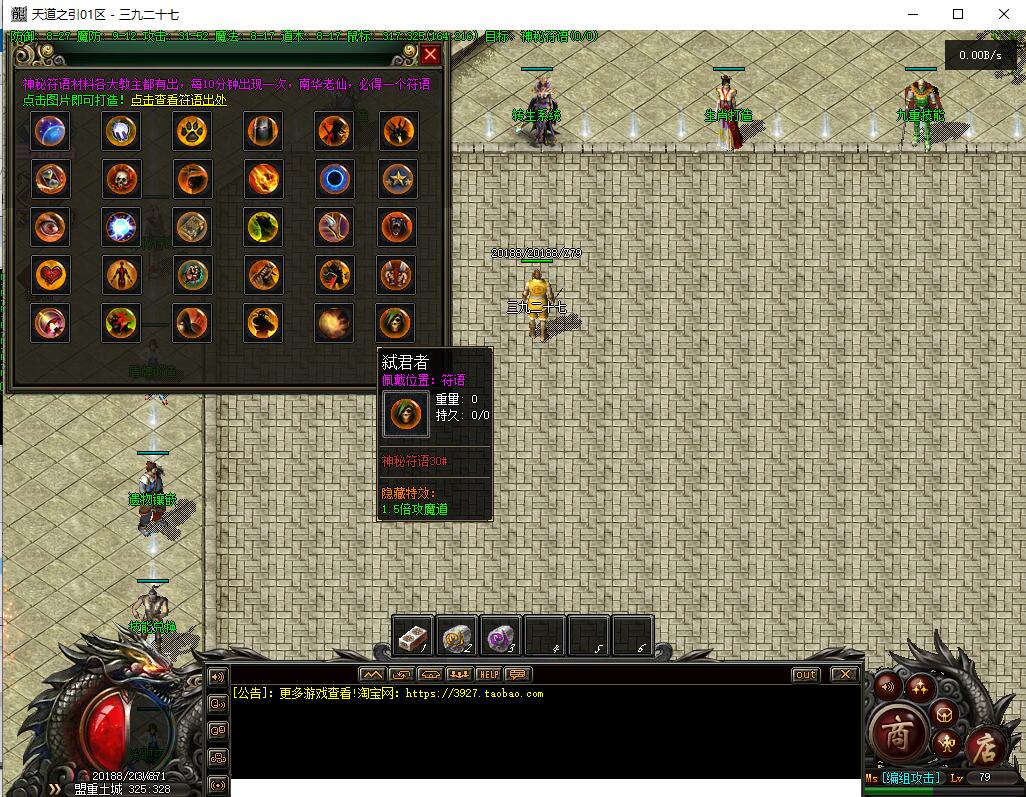Choose the flaming skull rune icon
The height and width of the screenshot is (797, 1026).
coord(122,179)
